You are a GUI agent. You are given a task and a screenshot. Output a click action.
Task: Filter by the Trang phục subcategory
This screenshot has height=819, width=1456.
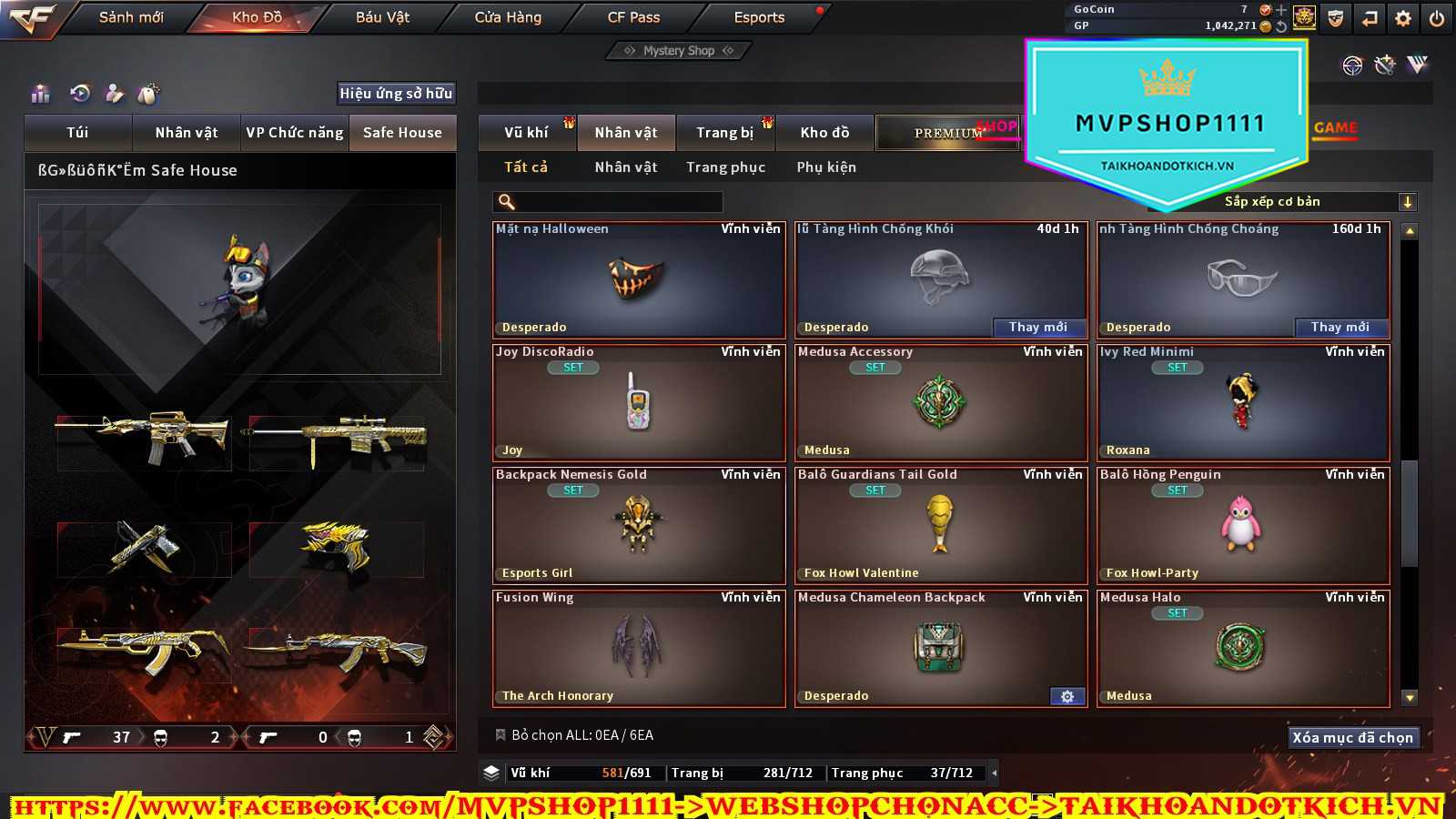click(x=725, y=167)
